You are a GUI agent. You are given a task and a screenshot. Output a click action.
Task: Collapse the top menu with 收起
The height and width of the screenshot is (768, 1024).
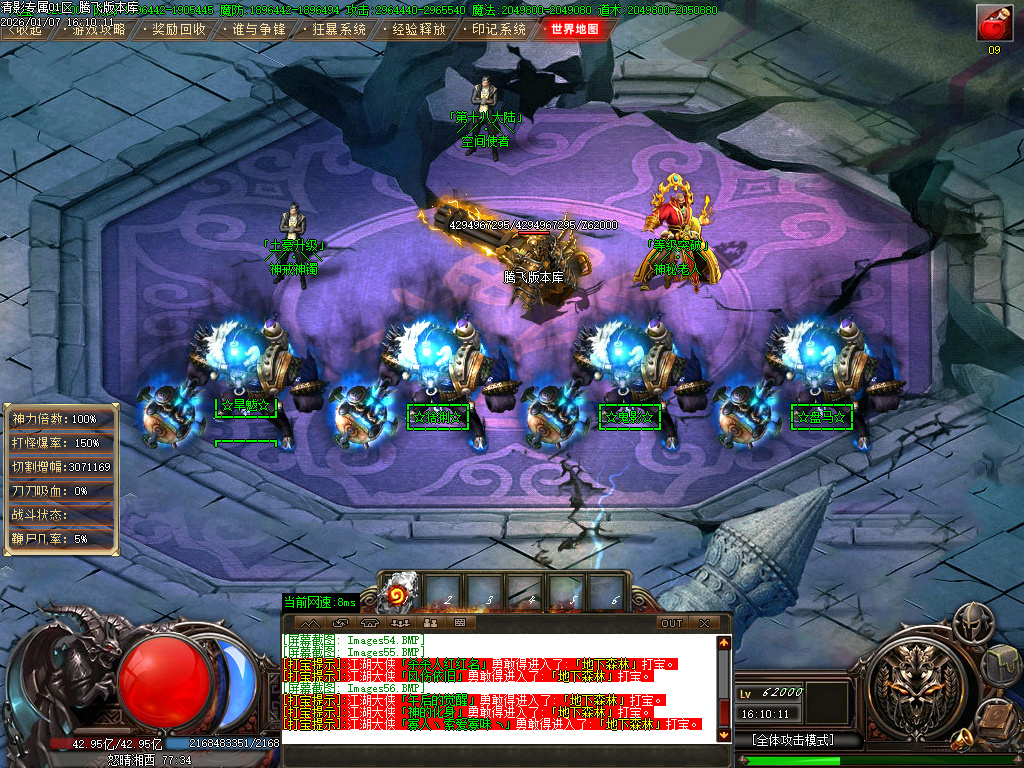(x=26, y=29)
